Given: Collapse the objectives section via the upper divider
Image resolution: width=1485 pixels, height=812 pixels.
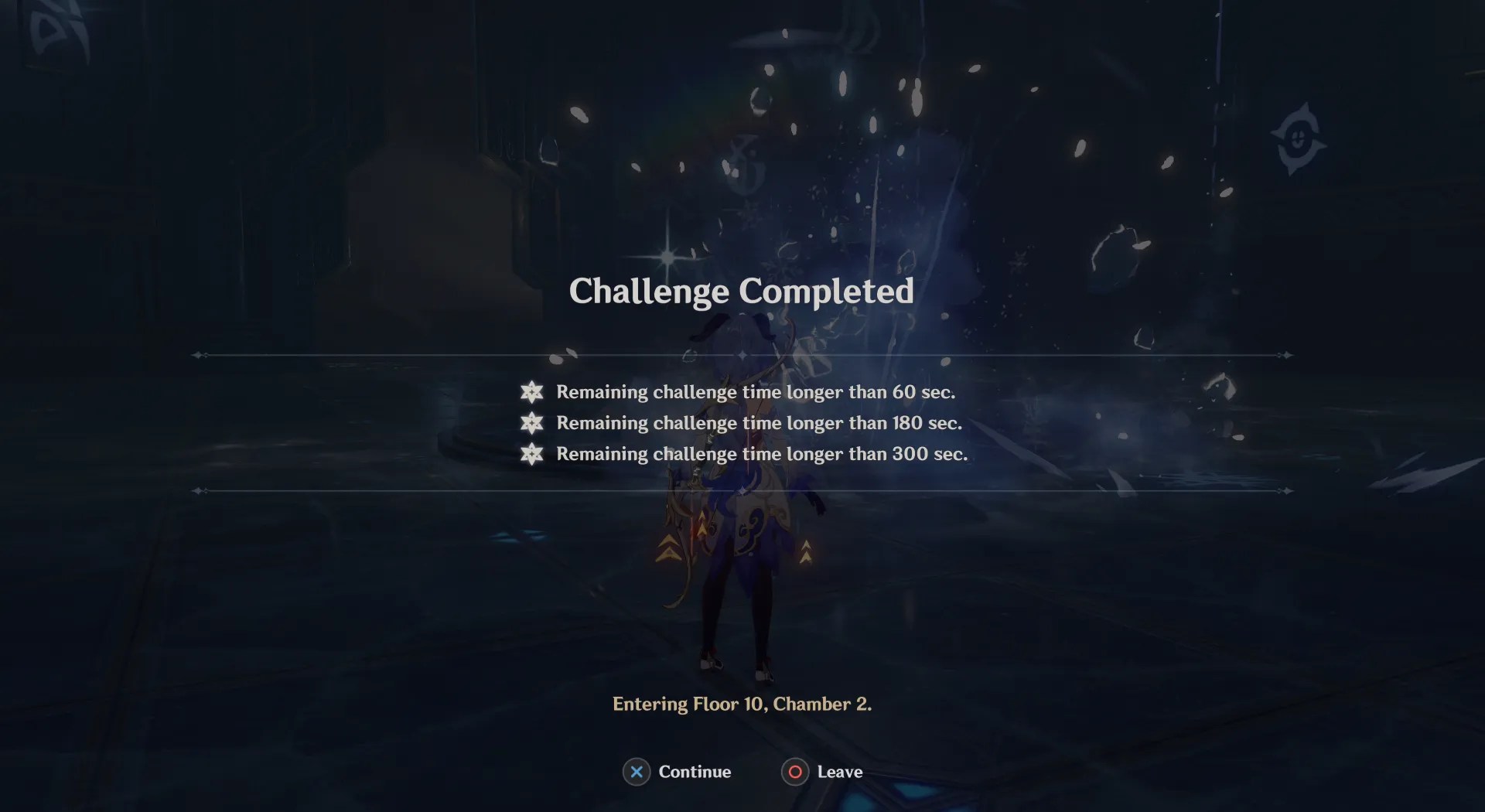Looking at the screenshot, I should point(742,356).
